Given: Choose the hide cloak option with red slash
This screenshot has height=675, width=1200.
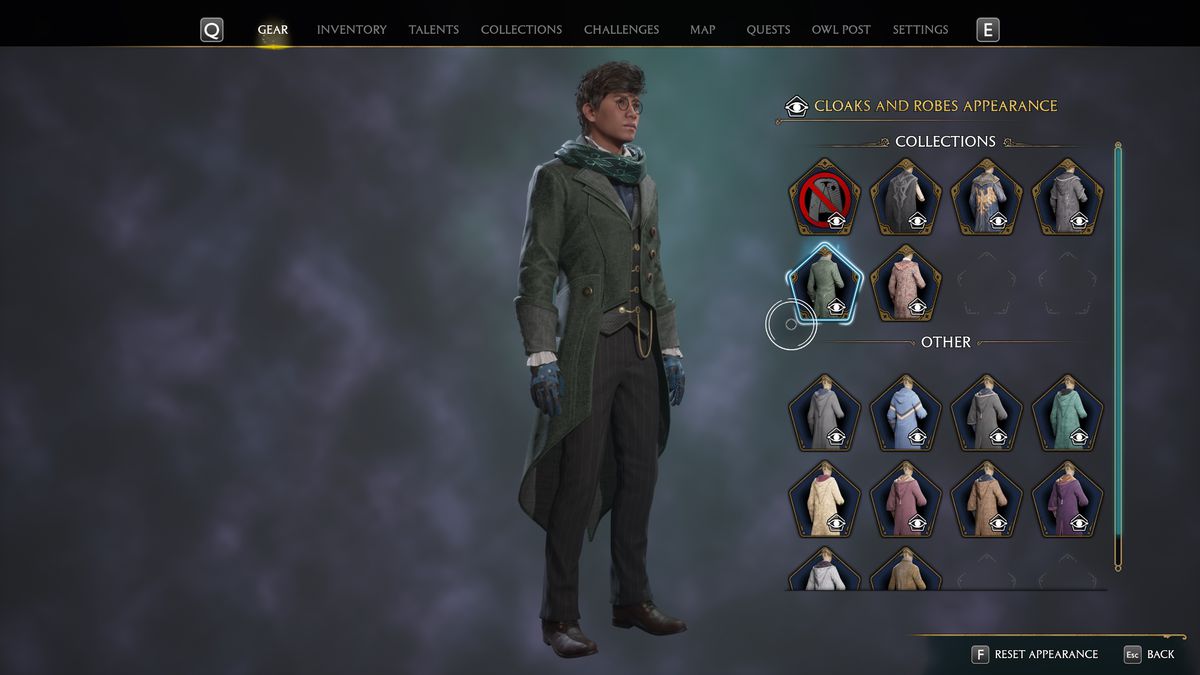Looking at the screenshot, I should (x=824, y=197).
